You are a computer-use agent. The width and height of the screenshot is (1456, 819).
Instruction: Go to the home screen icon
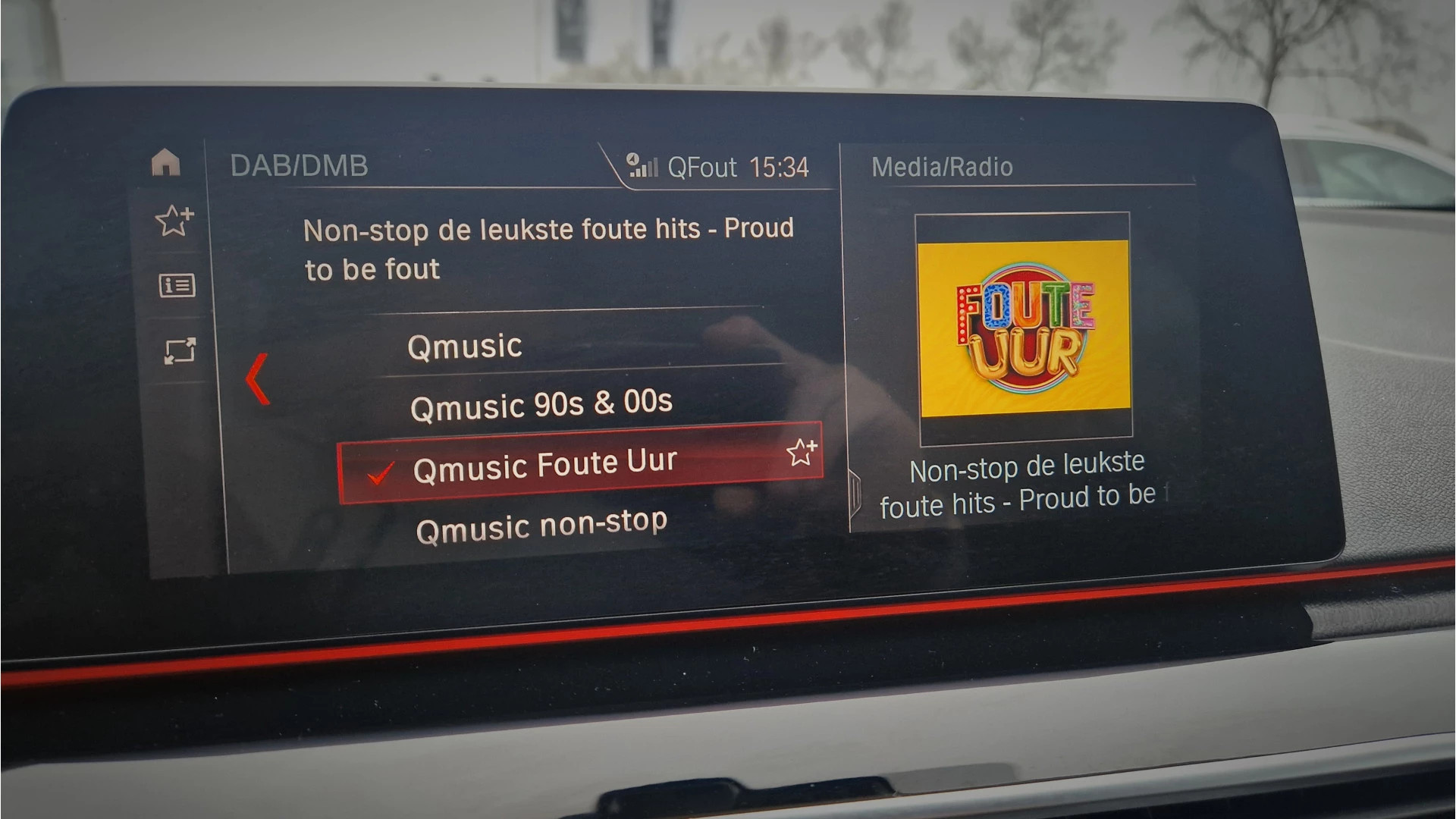pyautogui.click(x=166, y=162)
